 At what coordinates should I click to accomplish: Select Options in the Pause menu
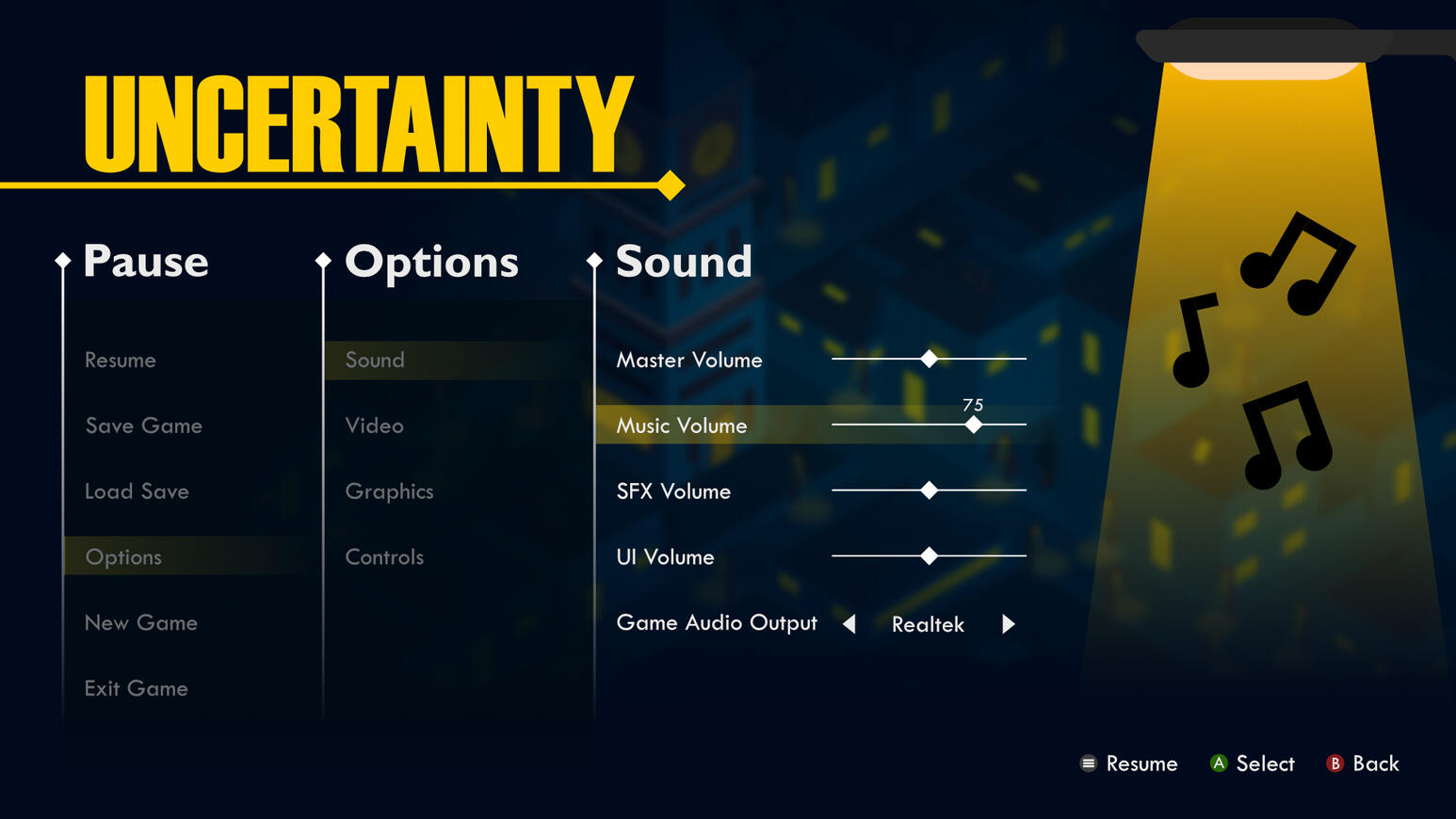click(123, 557)
